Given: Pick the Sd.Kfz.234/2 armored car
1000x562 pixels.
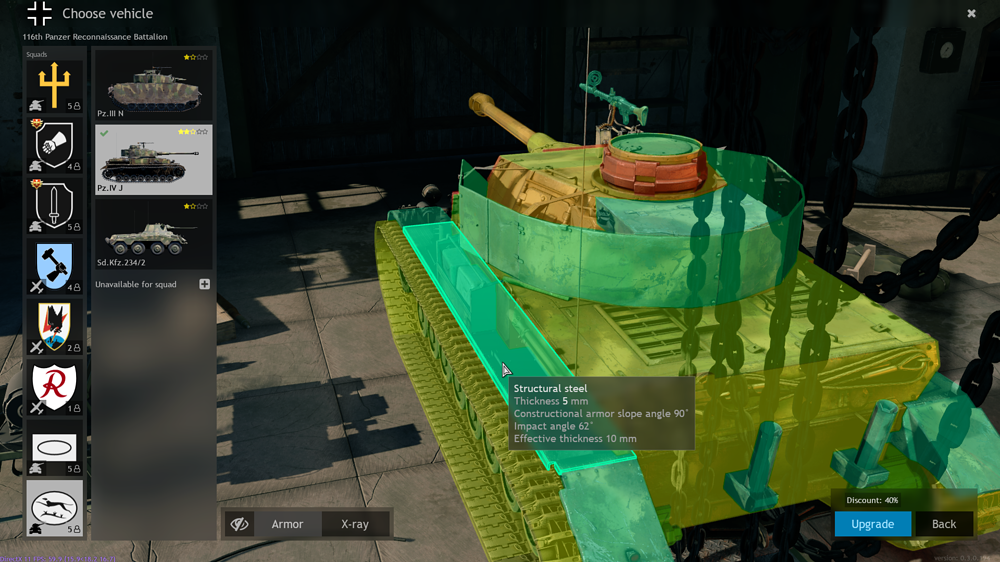Looking at the screenshot, I should click(153, 234).
